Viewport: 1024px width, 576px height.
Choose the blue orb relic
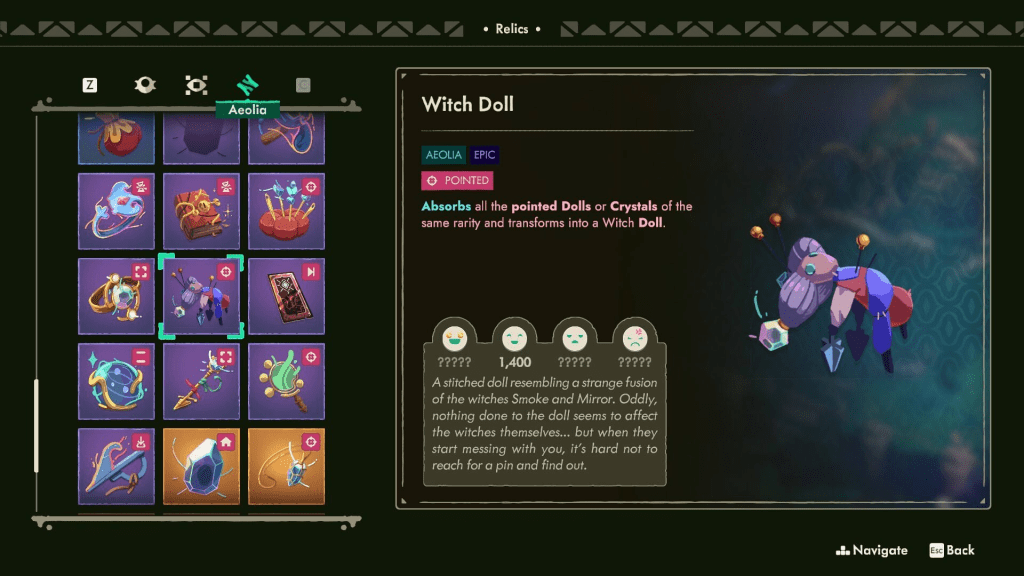(116, 382)
